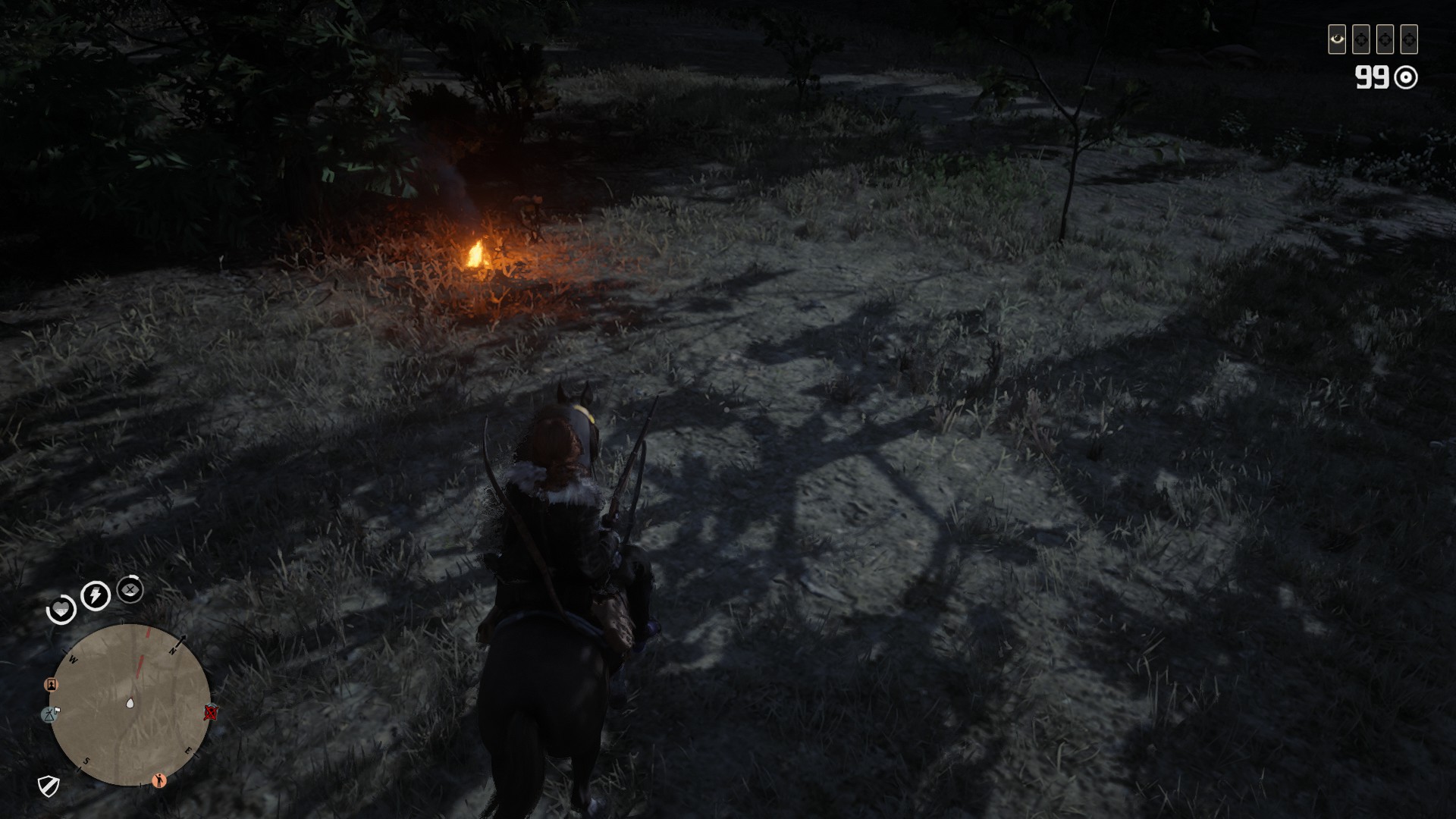The height and width of the screenshot is (819, 1456).
Task: Select the eye ability card
Action: coord(1336,39)
